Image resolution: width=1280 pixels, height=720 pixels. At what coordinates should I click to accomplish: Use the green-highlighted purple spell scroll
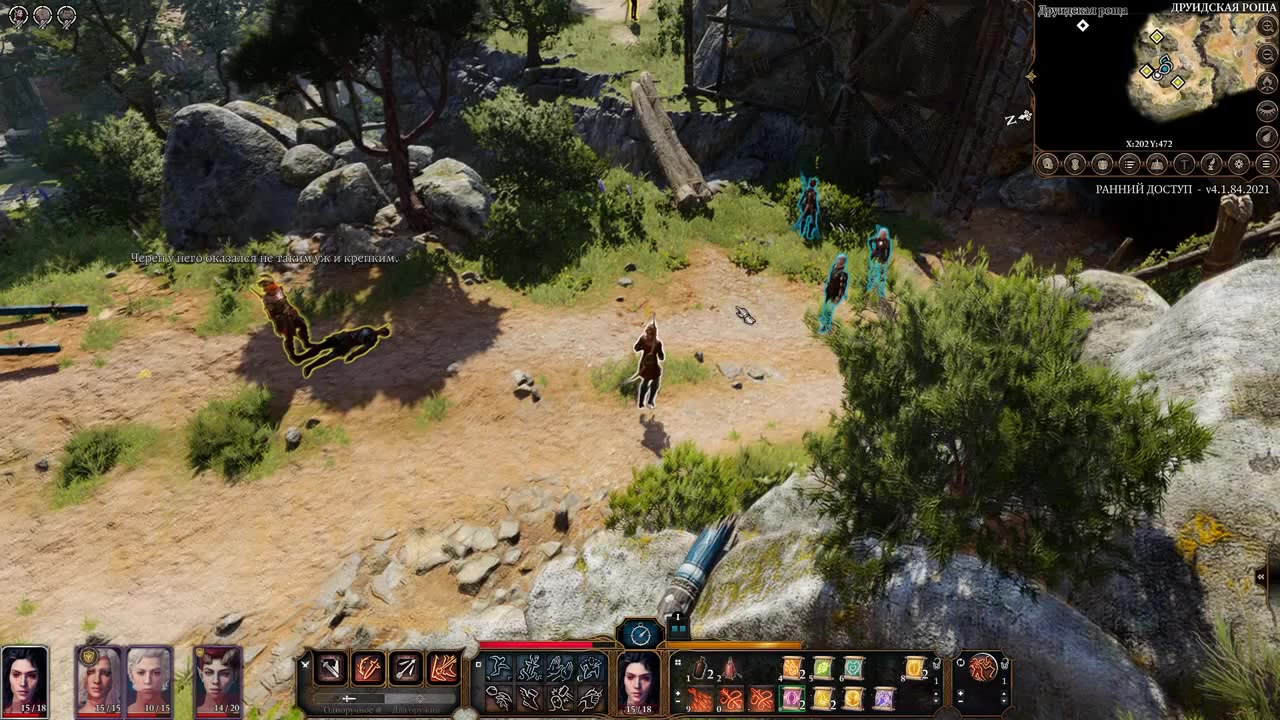pos(792,698)
